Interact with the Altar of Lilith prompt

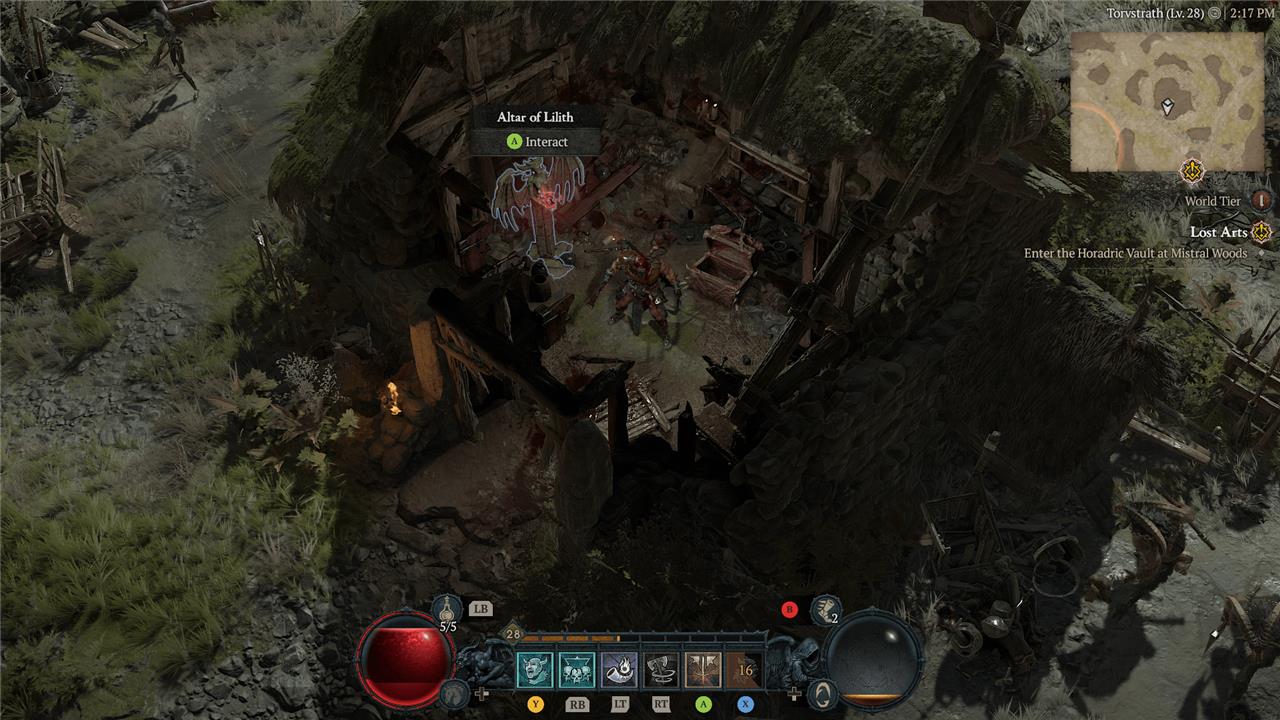(x=538, y=142)
